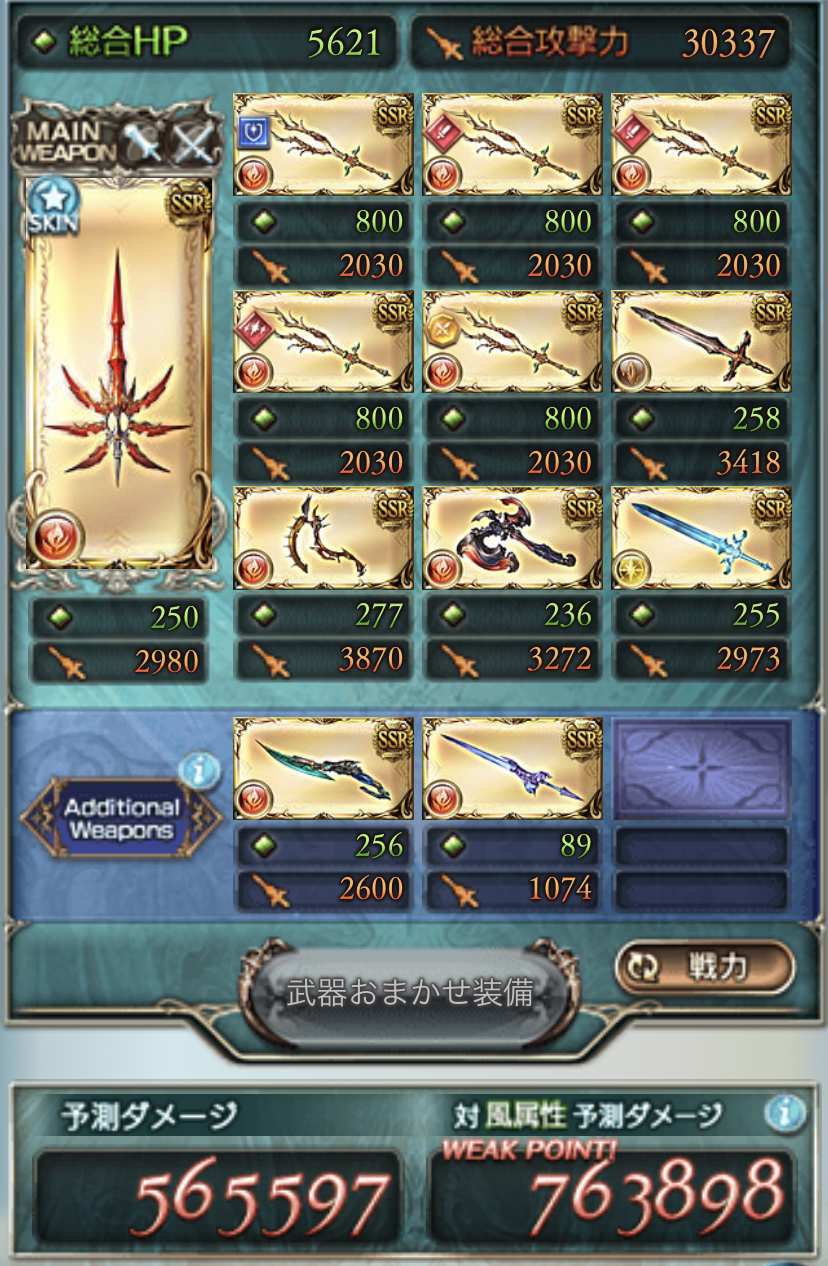Viewport: 828px width, 1266px height.
Task: Select the spiked bow weapon slot
Action: [x=323, y=537]
